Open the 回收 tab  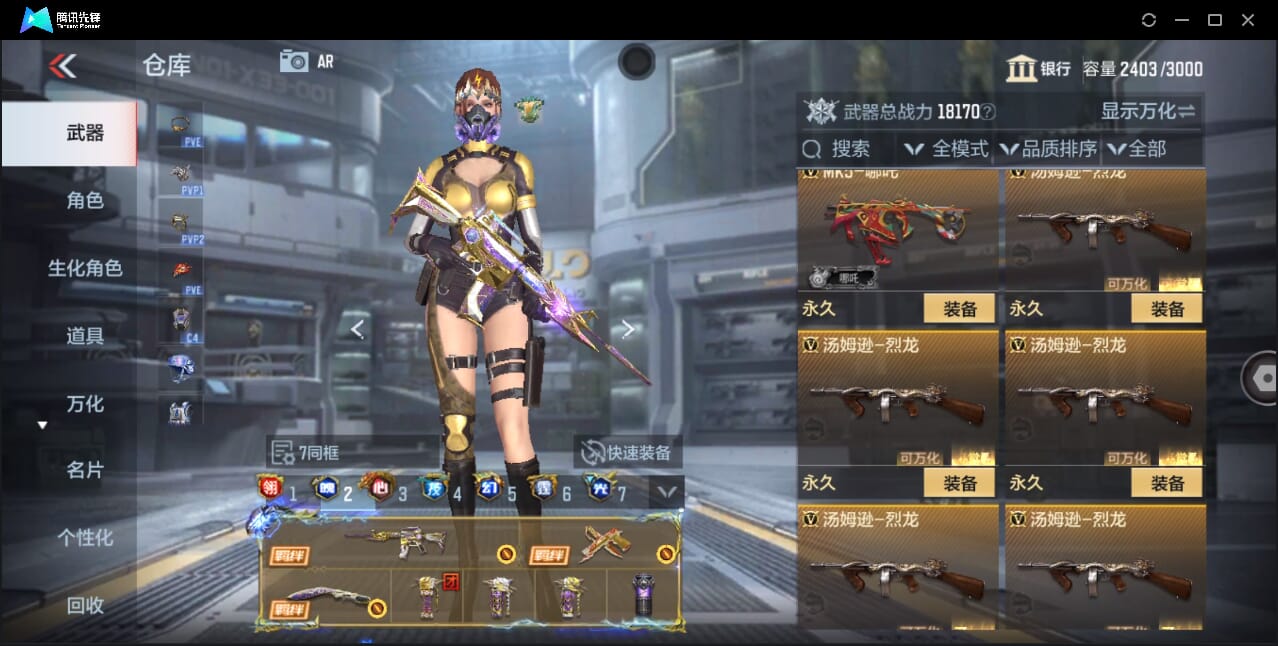(85, 605)
